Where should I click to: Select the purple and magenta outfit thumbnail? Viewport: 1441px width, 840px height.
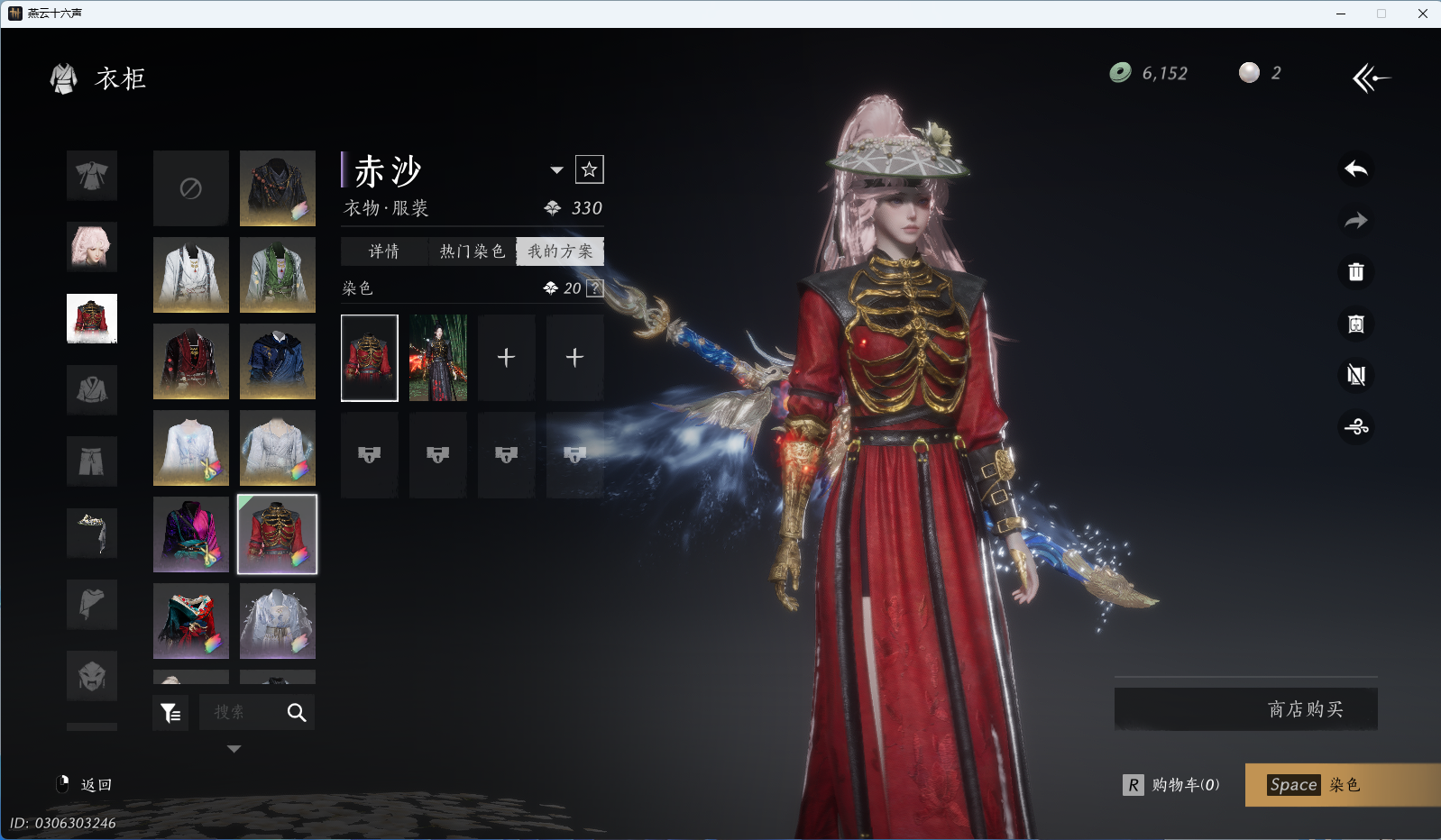click(x=190, y=534)
